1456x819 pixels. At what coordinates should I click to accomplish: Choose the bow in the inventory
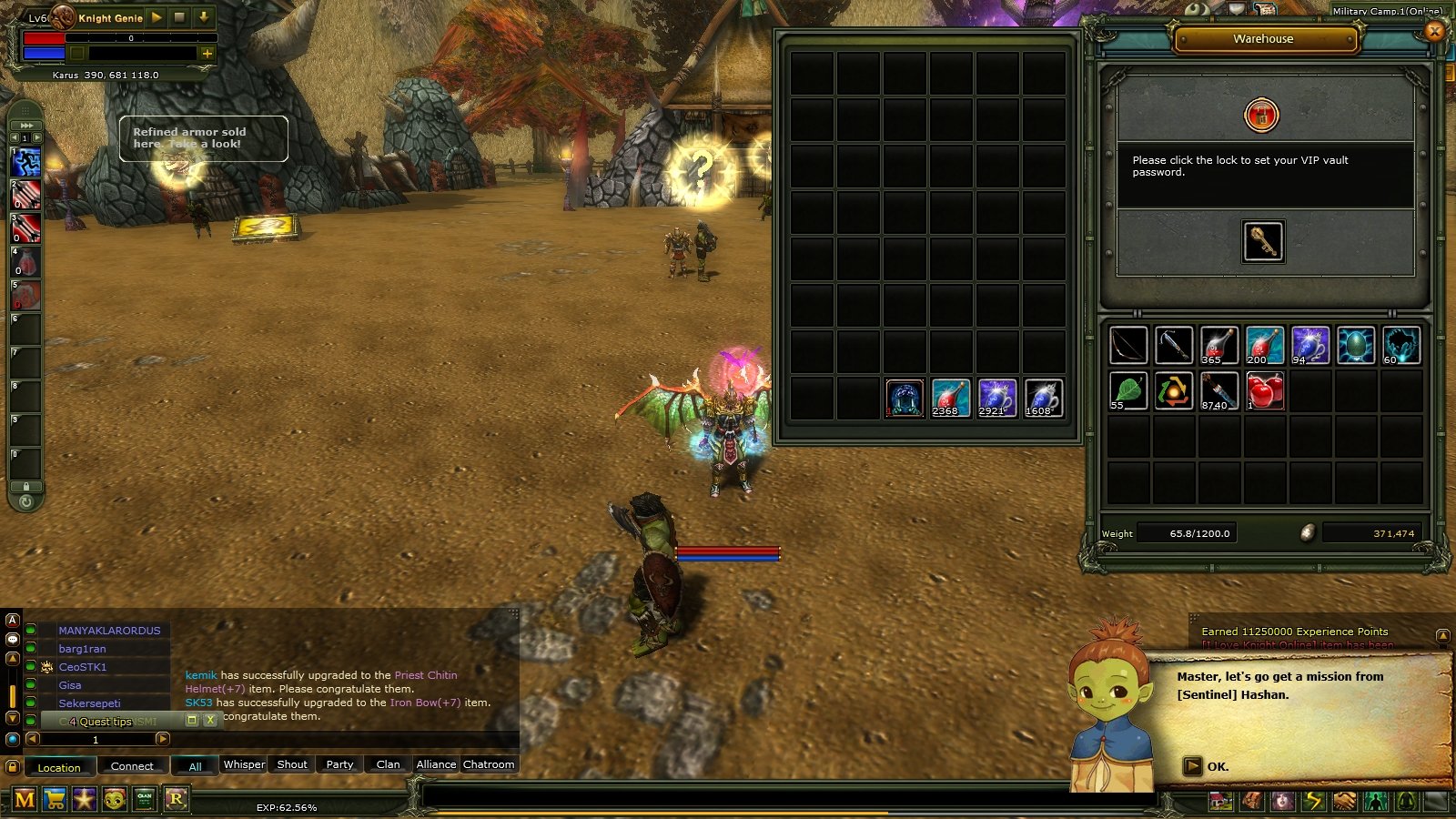1128,346
